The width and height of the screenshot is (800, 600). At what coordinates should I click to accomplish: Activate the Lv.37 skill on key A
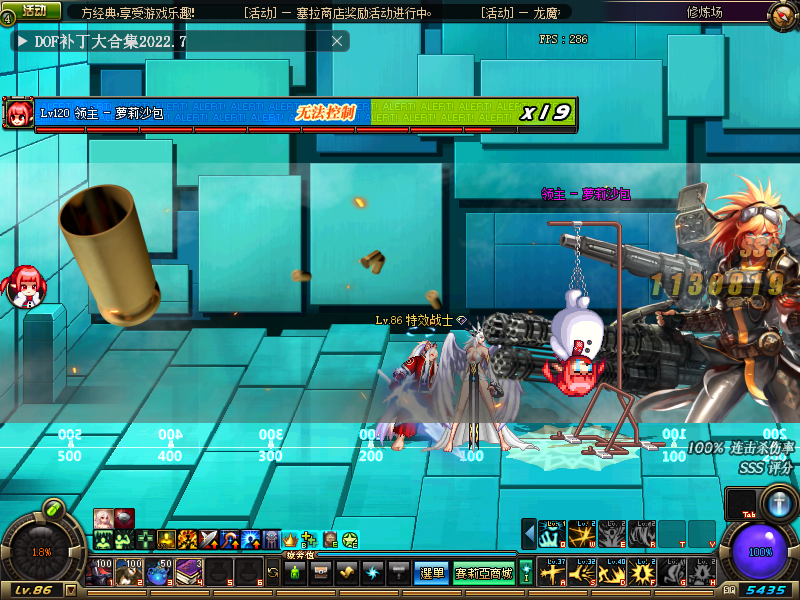click(x=553, y=573)
